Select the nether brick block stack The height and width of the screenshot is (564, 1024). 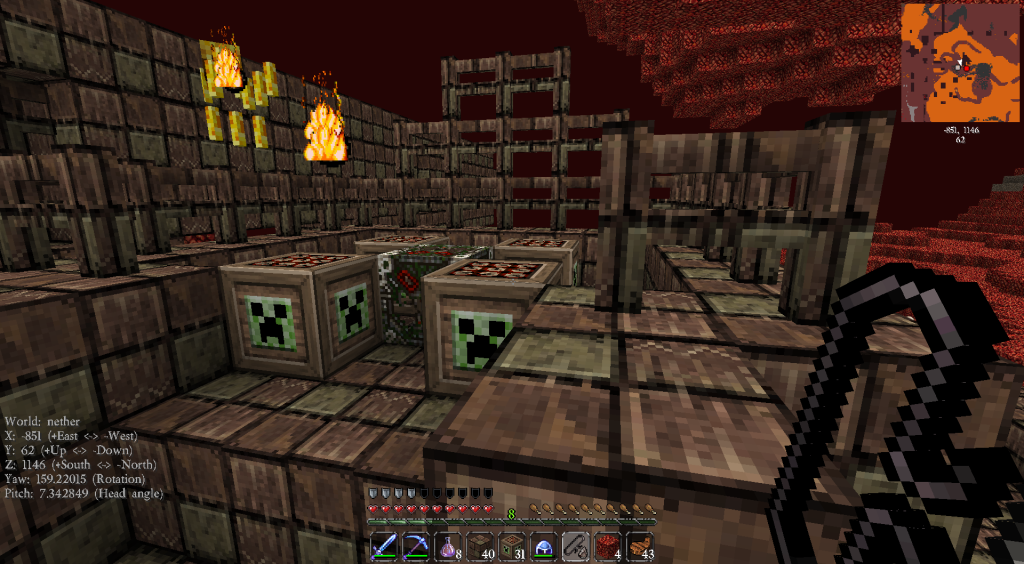(481, 546)
